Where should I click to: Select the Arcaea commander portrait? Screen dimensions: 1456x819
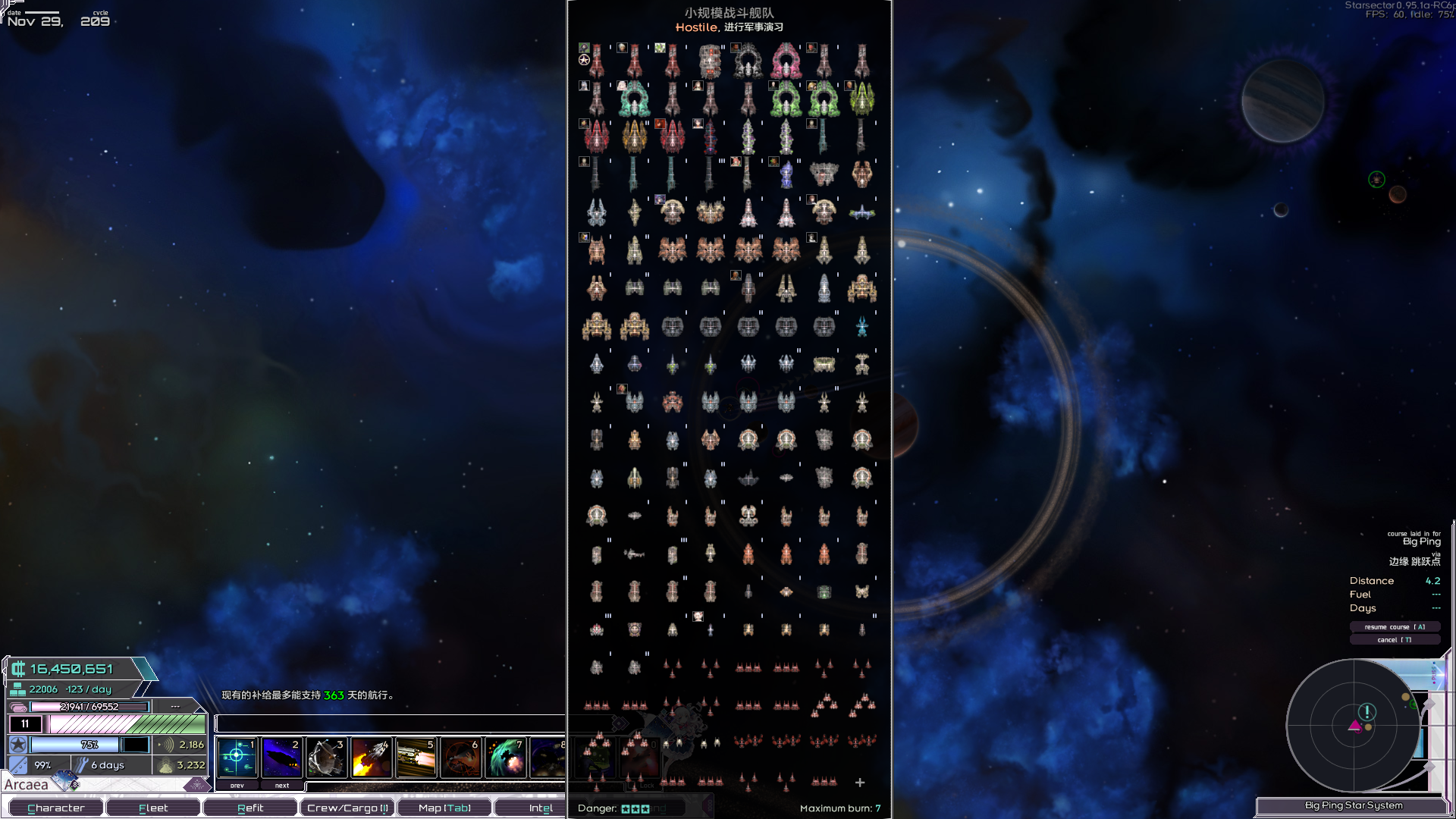pyautogui.click(x=64, y=780)
